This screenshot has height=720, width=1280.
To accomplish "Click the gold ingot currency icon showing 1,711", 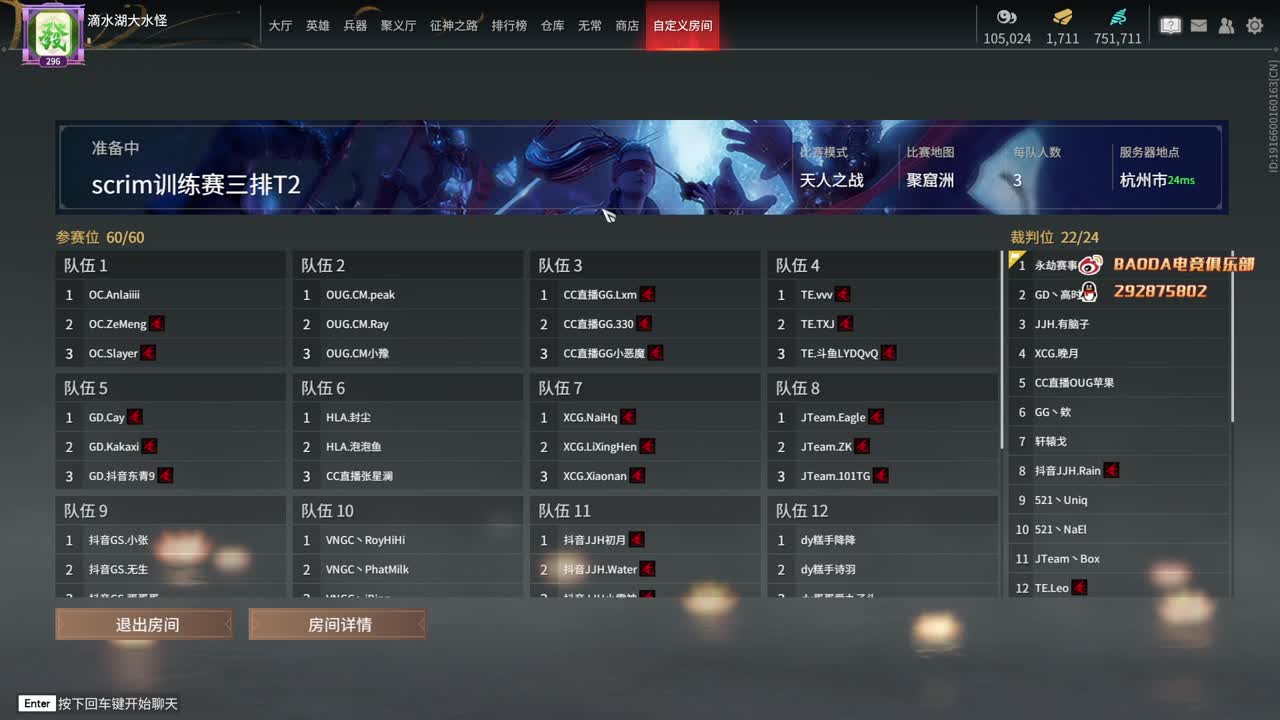I will pos(1062,17).
